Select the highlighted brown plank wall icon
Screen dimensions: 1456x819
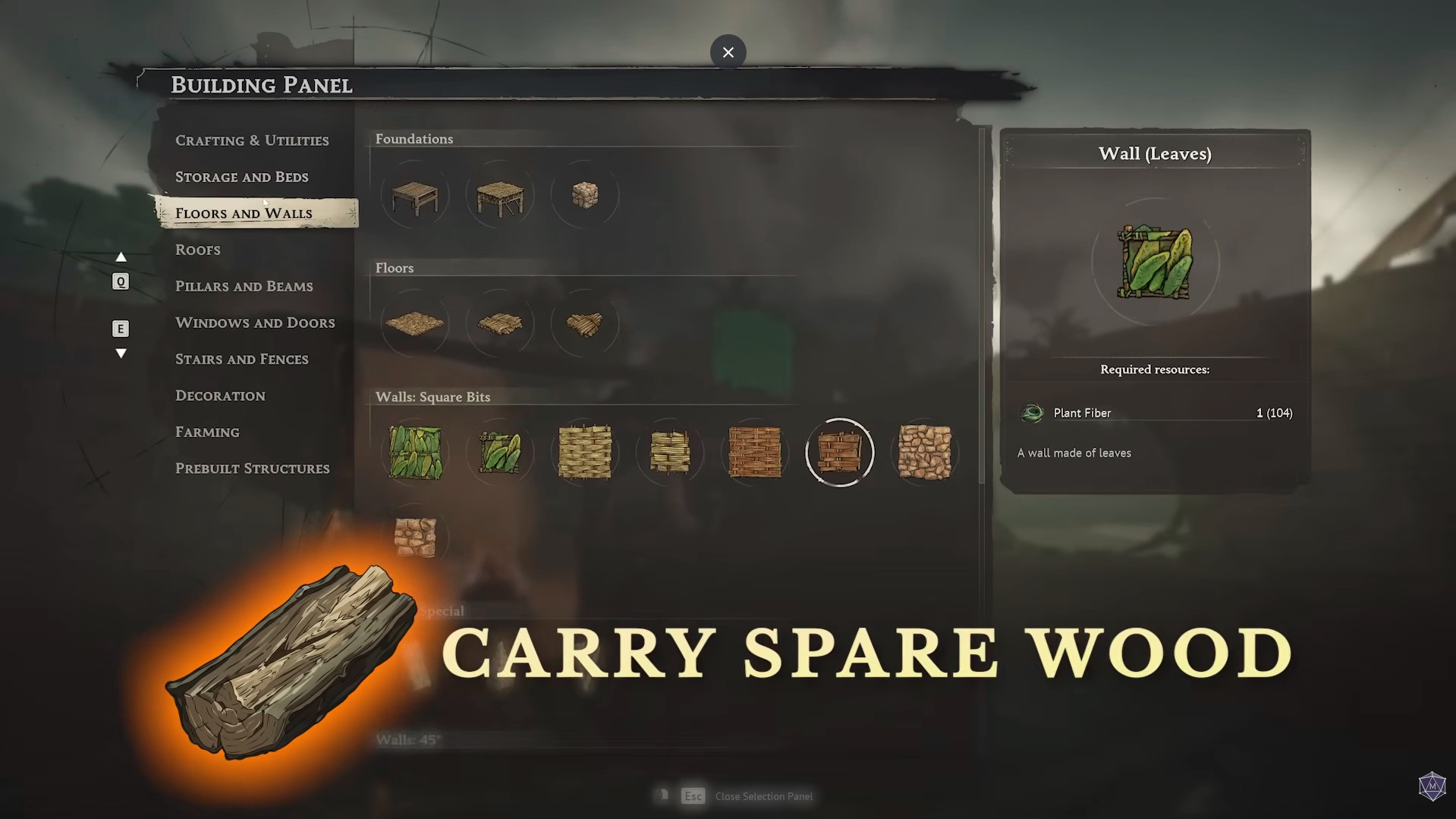(x=840, y=452)
